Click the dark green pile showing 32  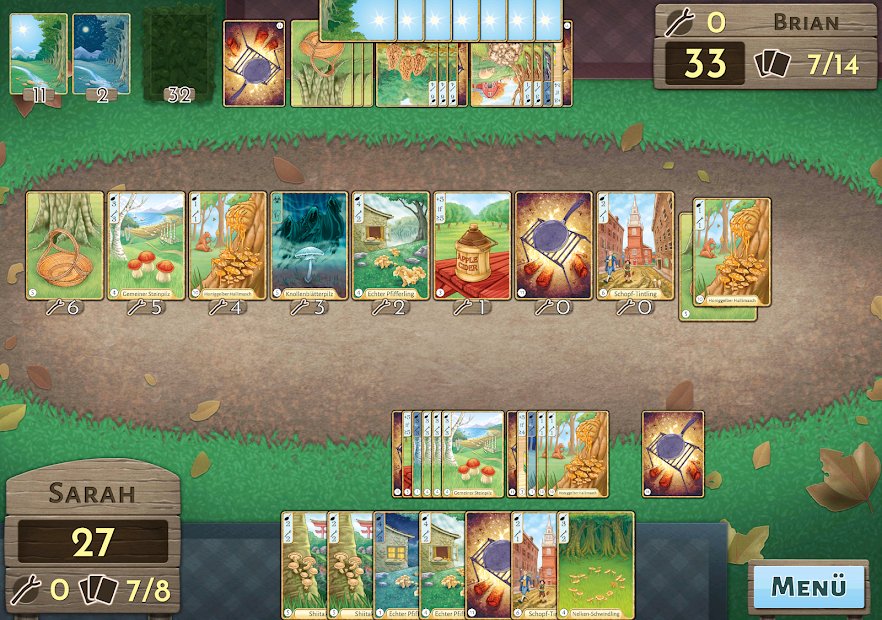coord(180,55)
